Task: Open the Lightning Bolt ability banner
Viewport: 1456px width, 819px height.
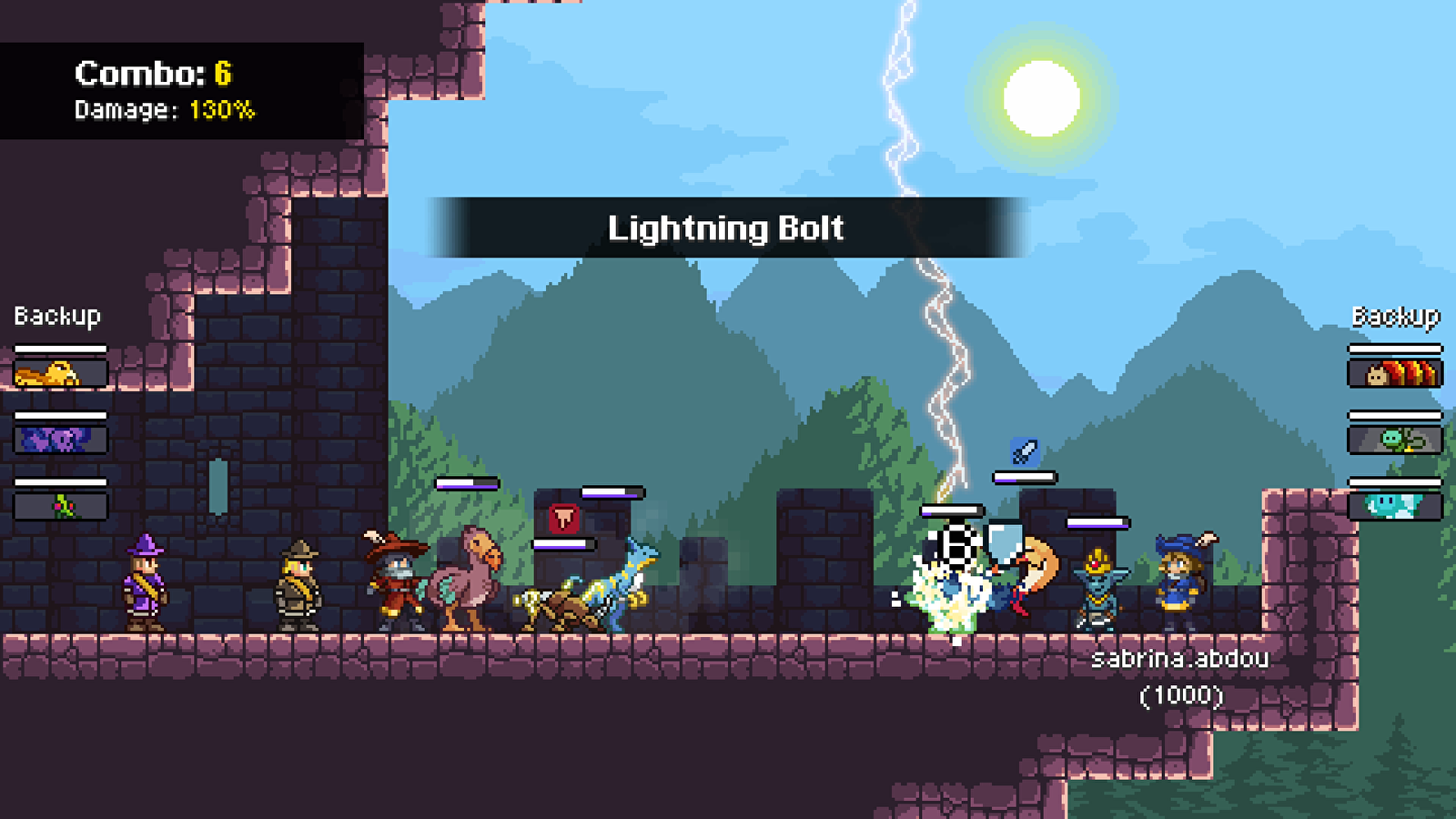Action: 728,228
